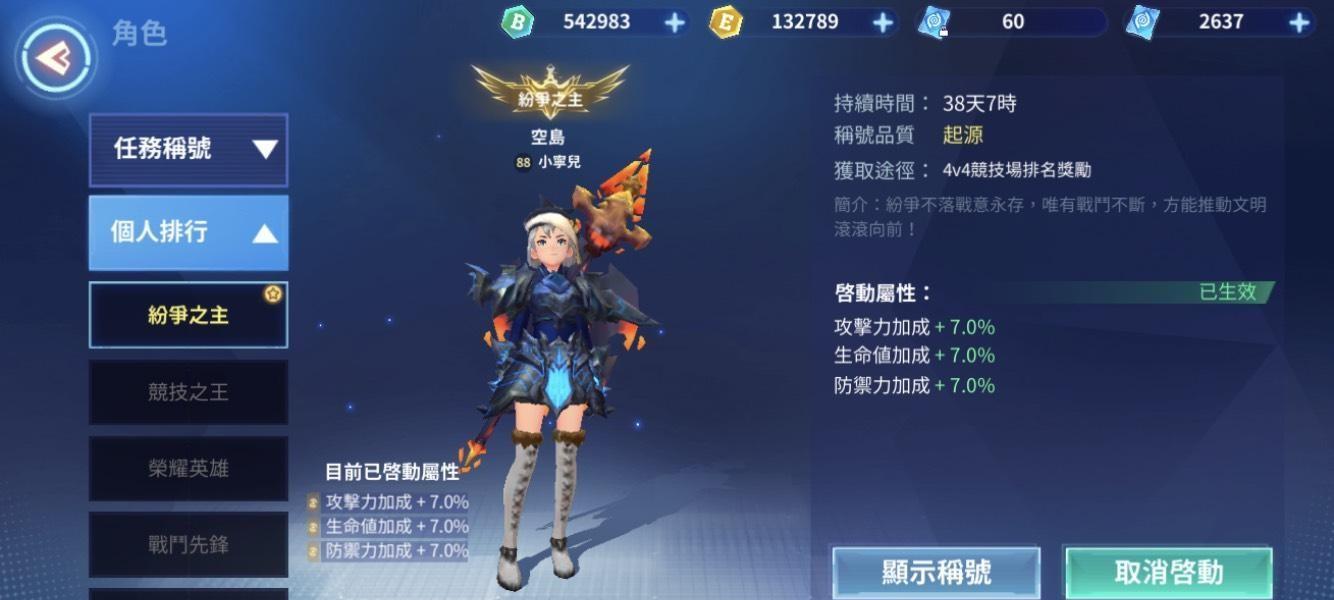
Task: Add more gold E currency
Action: (883, 22)
